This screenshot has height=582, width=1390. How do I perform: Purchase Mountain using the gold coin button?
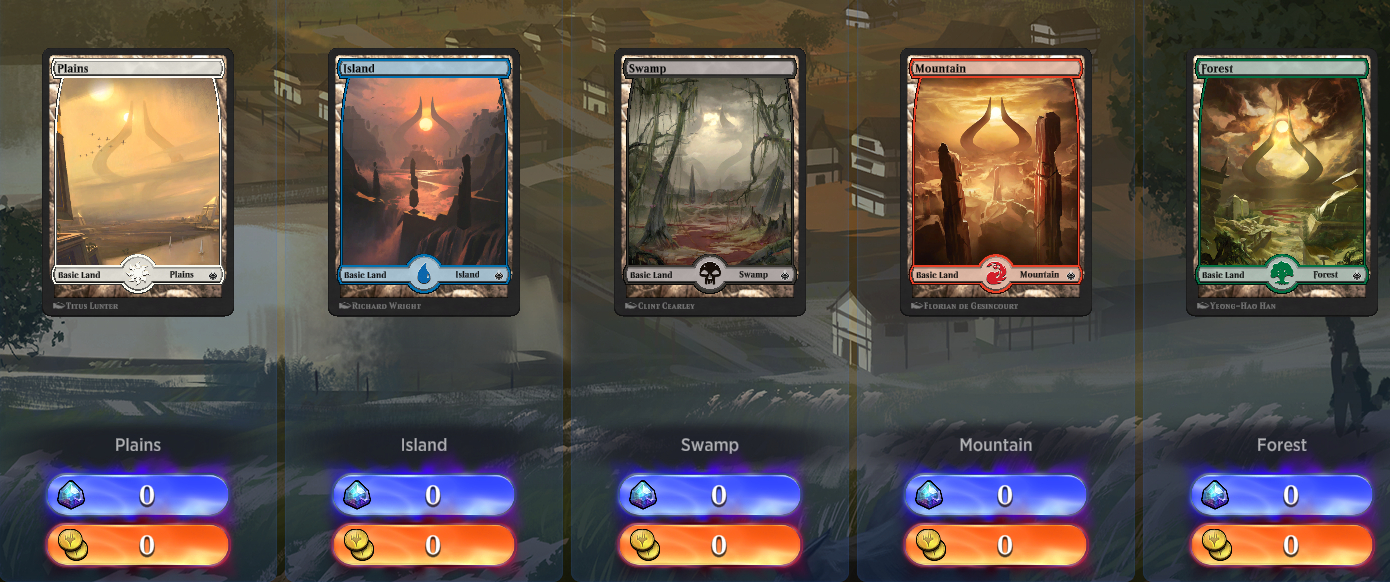[x=996, y=545]
